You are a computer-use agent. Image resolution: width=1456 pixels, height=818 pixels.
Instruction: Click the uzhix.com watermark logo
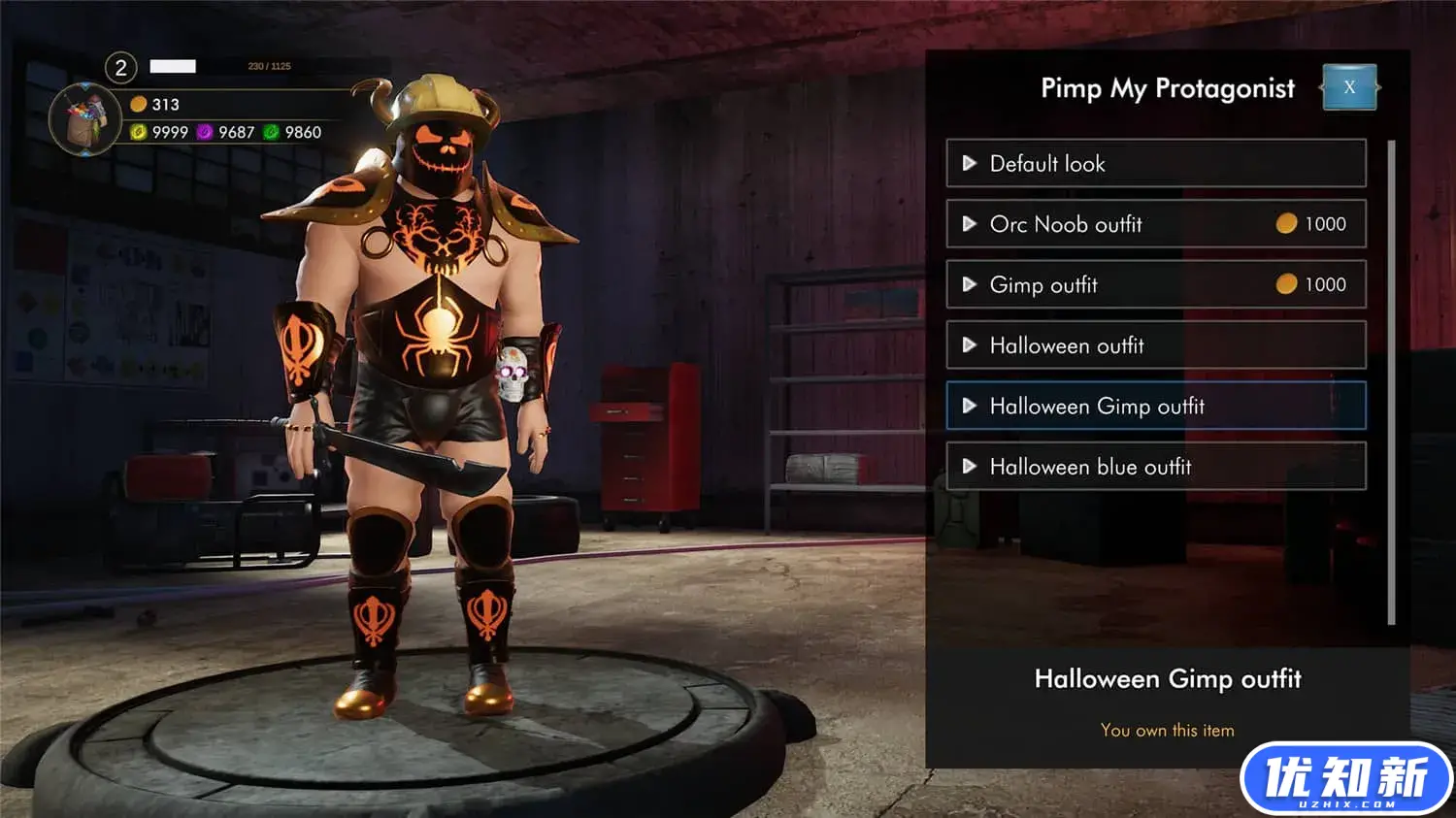(1345, 779)
